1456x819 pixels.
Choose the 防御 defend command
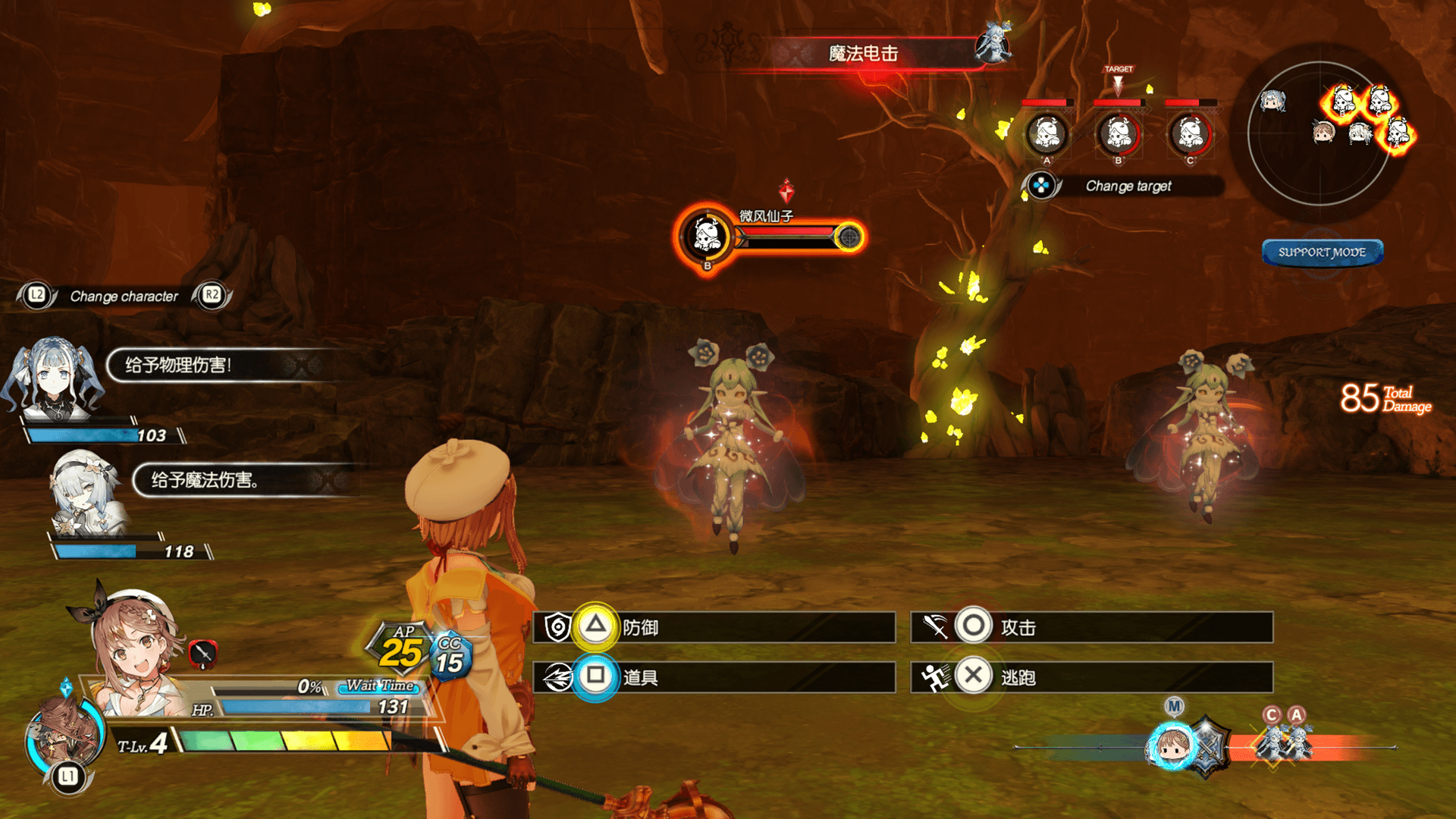click(x=714, y=628)
